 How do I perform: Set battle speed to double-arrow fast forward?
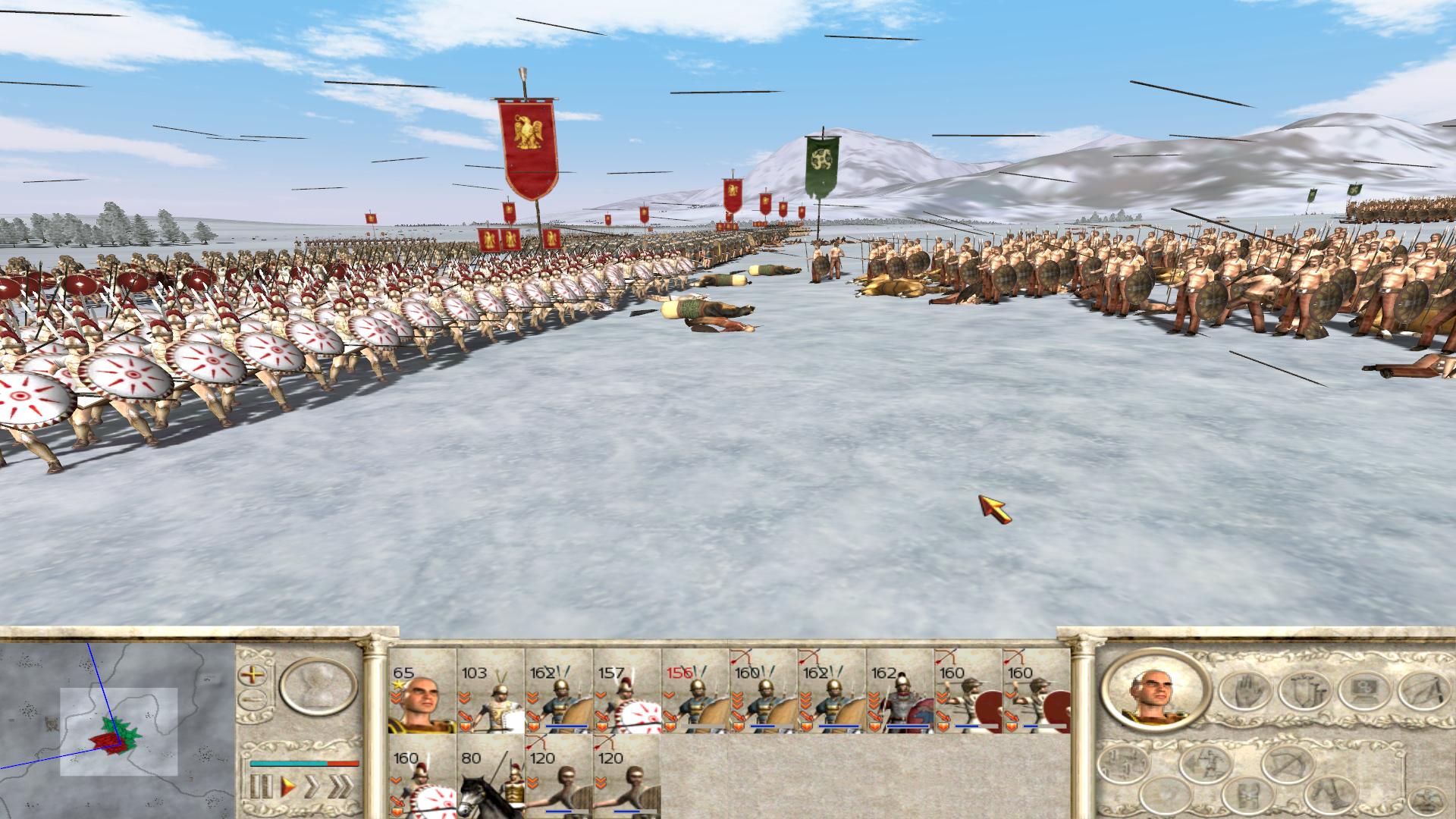(x=312, y=786)
